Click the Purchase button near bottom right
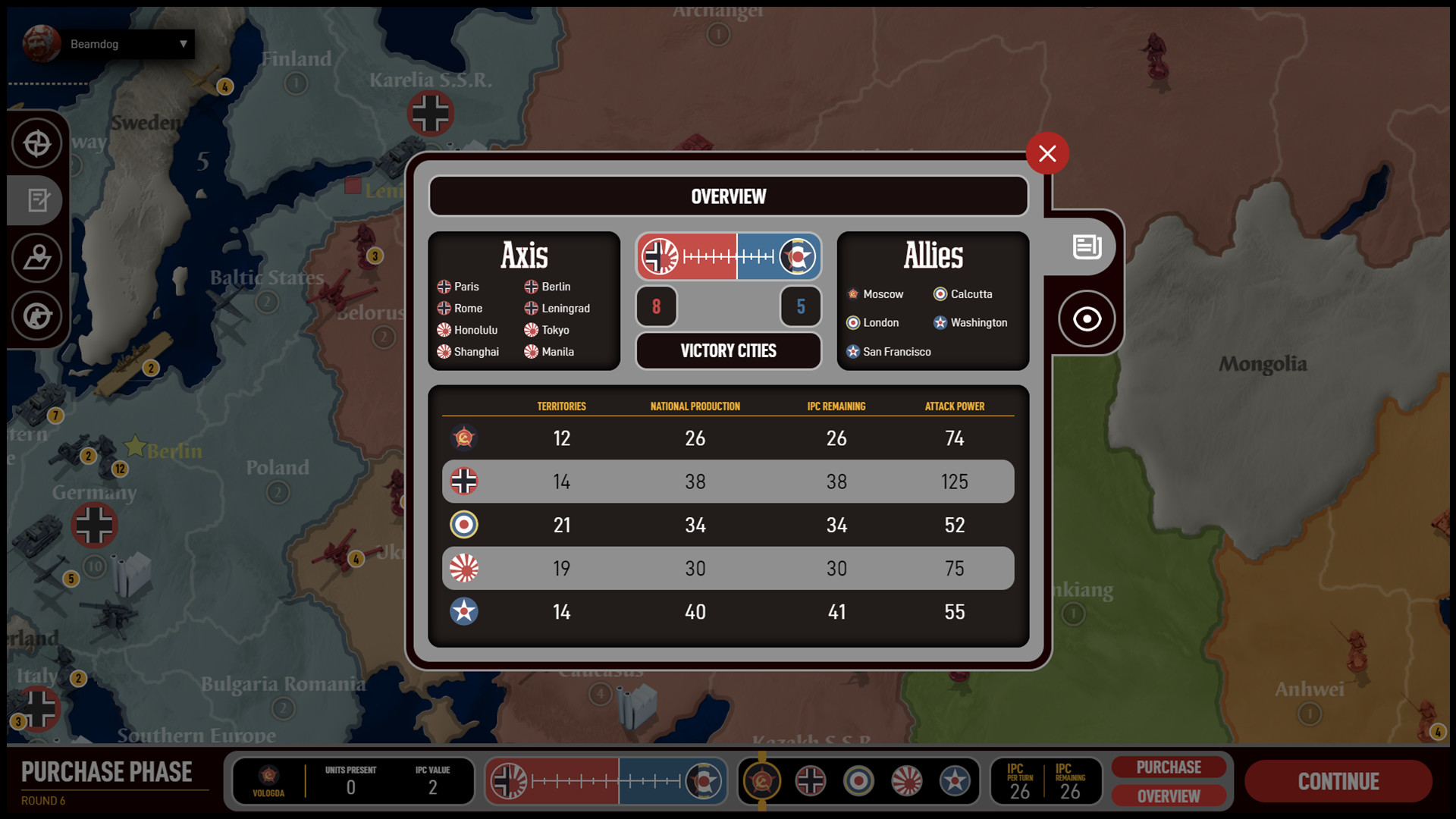Screen dimensions: 1456x819 pyautogui.click(x=1169, y=767)
